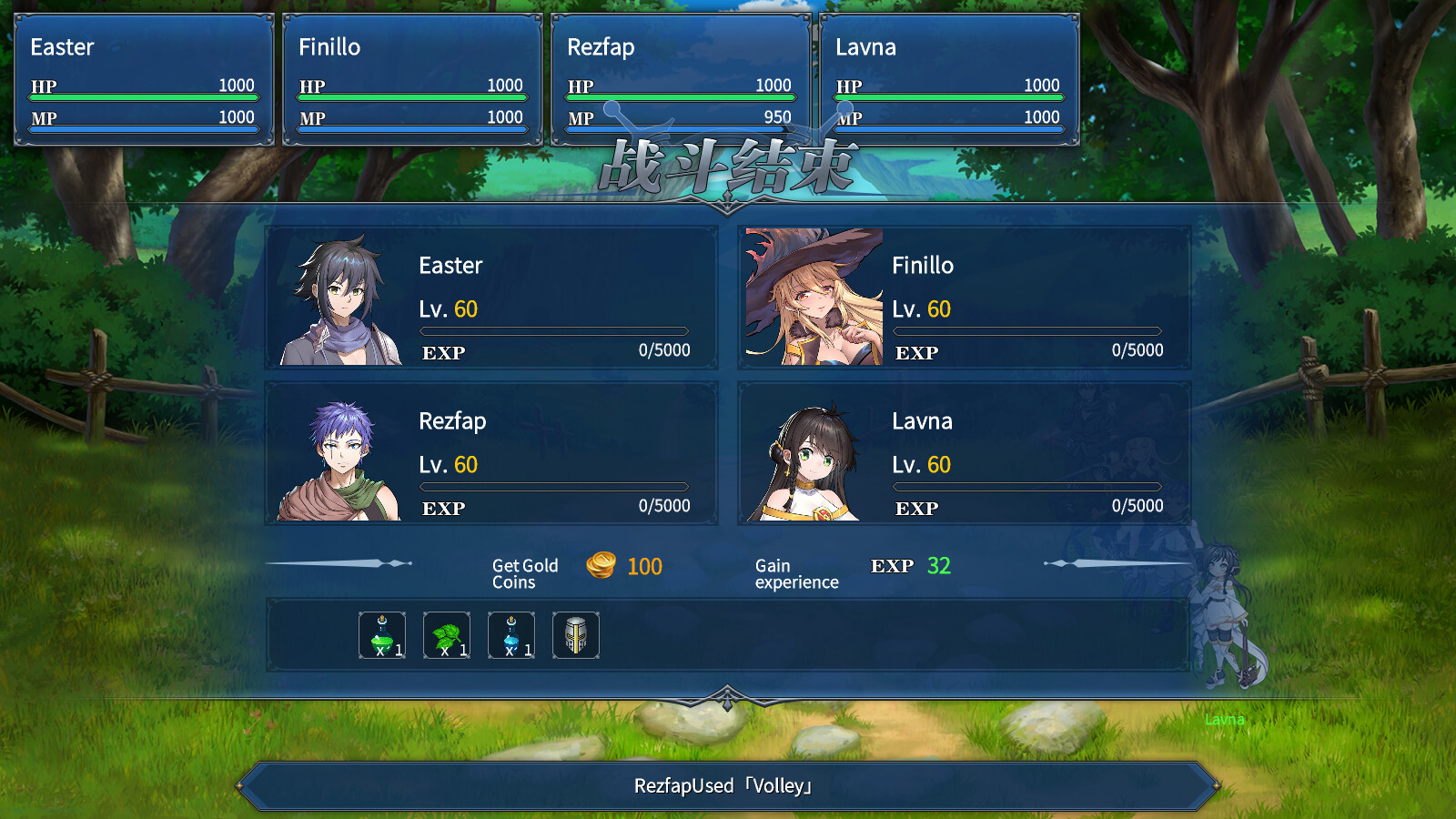Click Finillo's witch hat portrait

[x=814, y=299]
